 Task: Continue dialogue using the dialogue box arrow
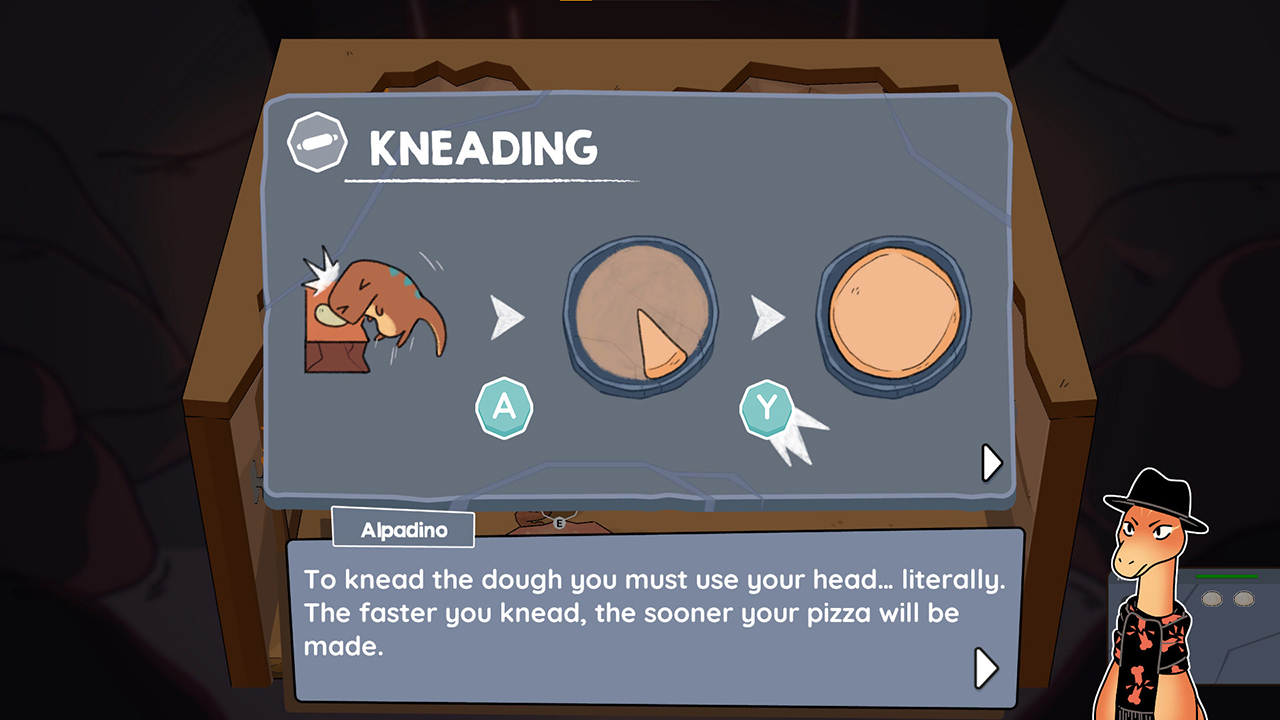pos(985,668)
